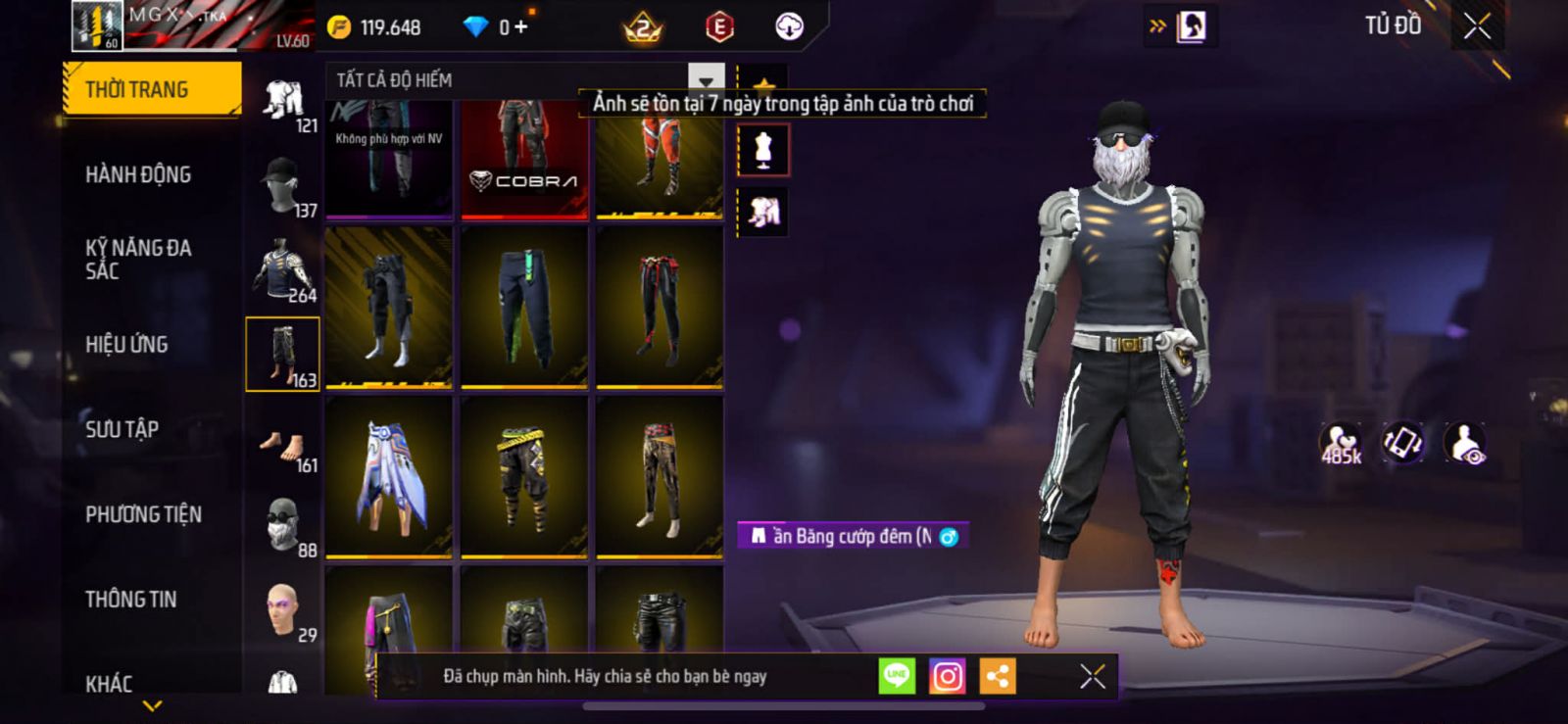
Task: Go to the Sưu Tập tab
Action: pos(122,429)
